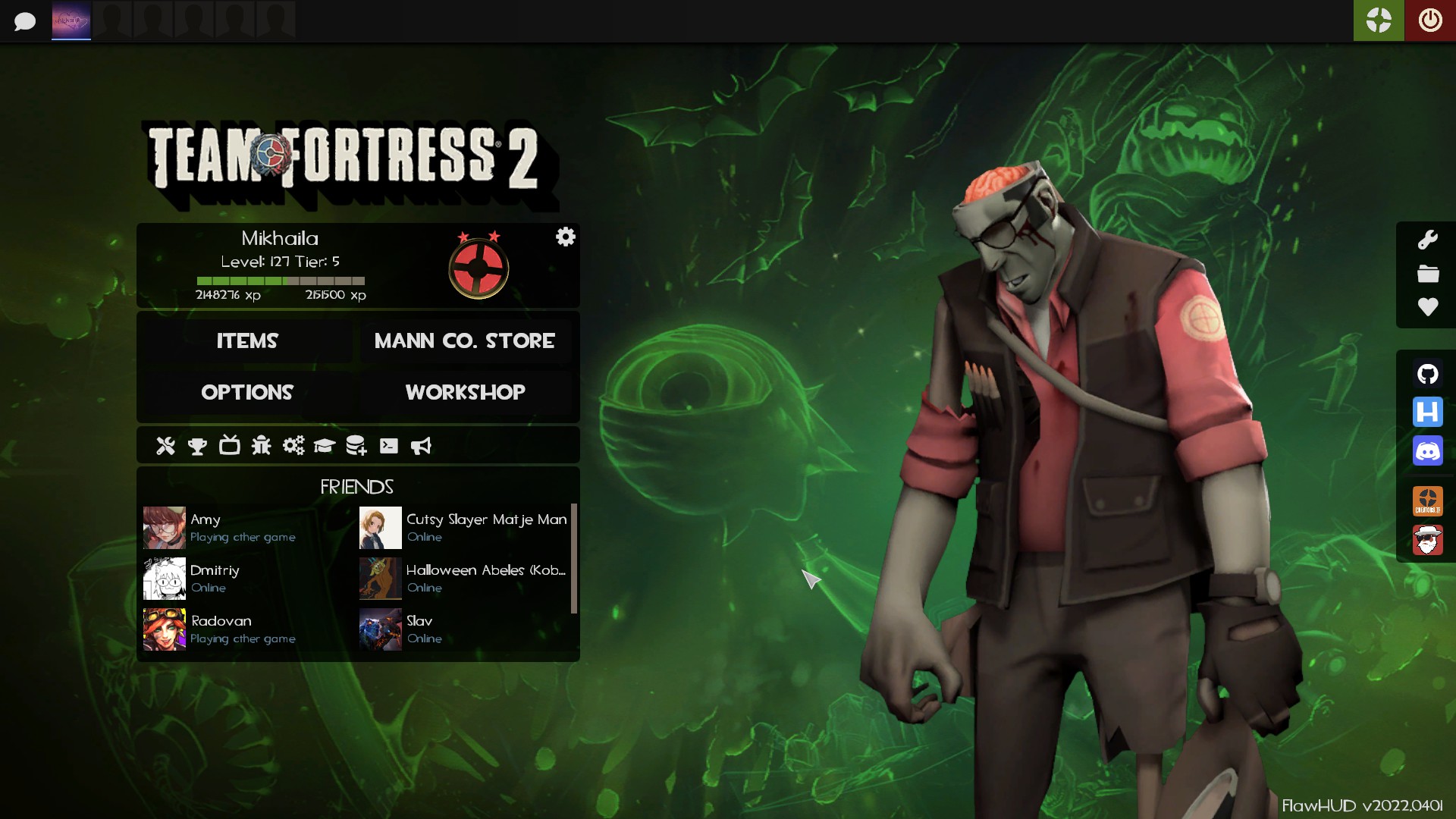Click the megaphone notifications icon

(x=421, y=446)
